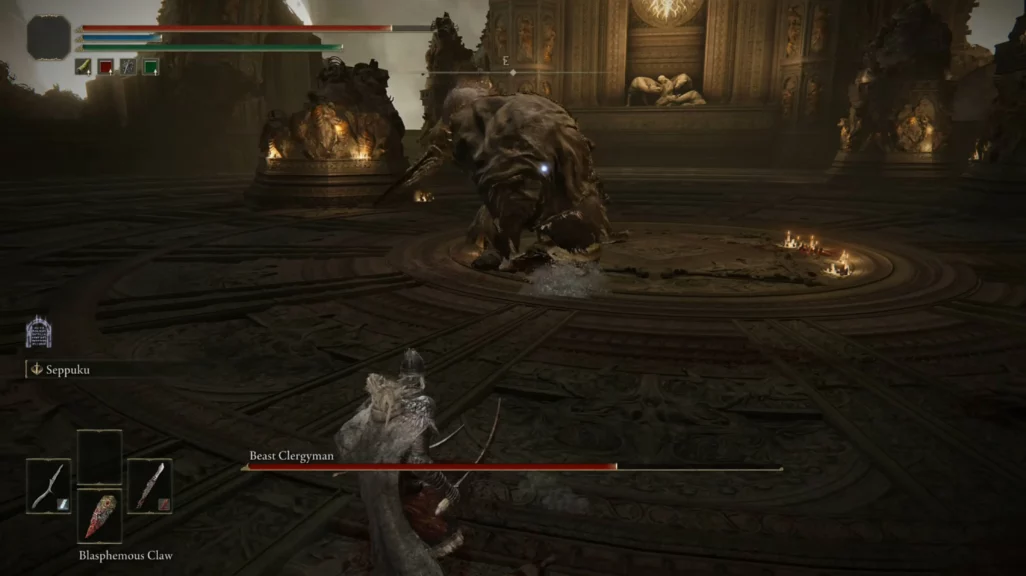Click the red square buff icon
Viewport: 1026px width, 576px height.
pos(106,67)
